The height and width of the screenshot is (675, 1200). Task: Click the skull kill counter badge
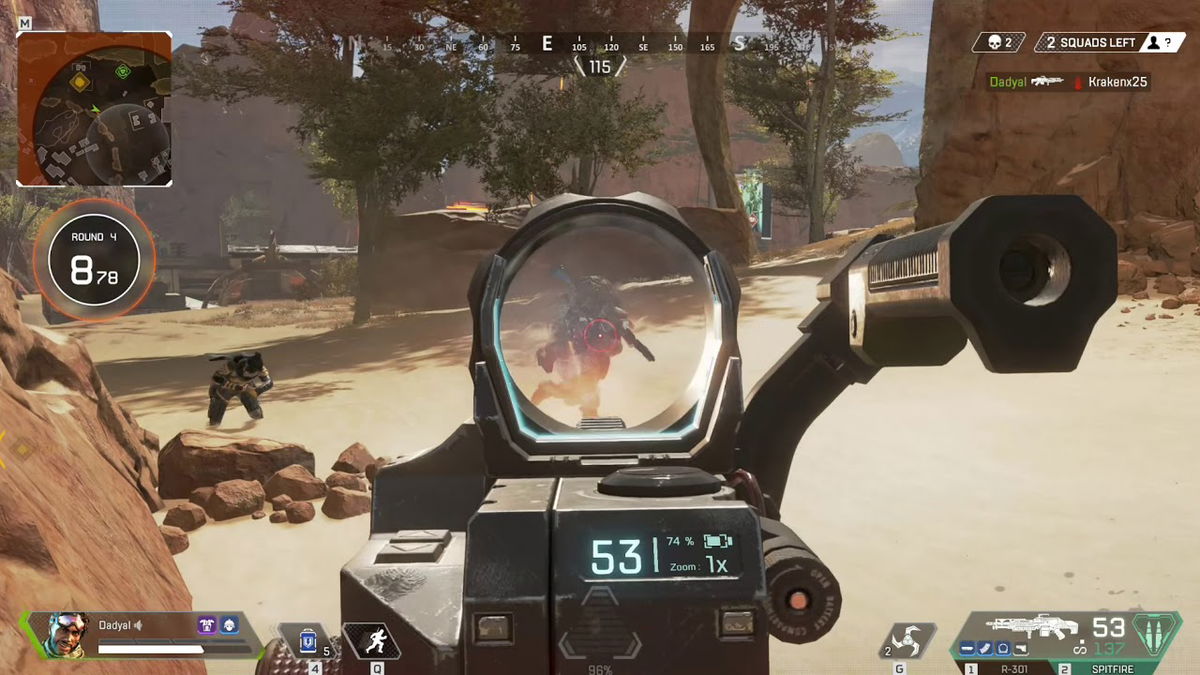1001,43
